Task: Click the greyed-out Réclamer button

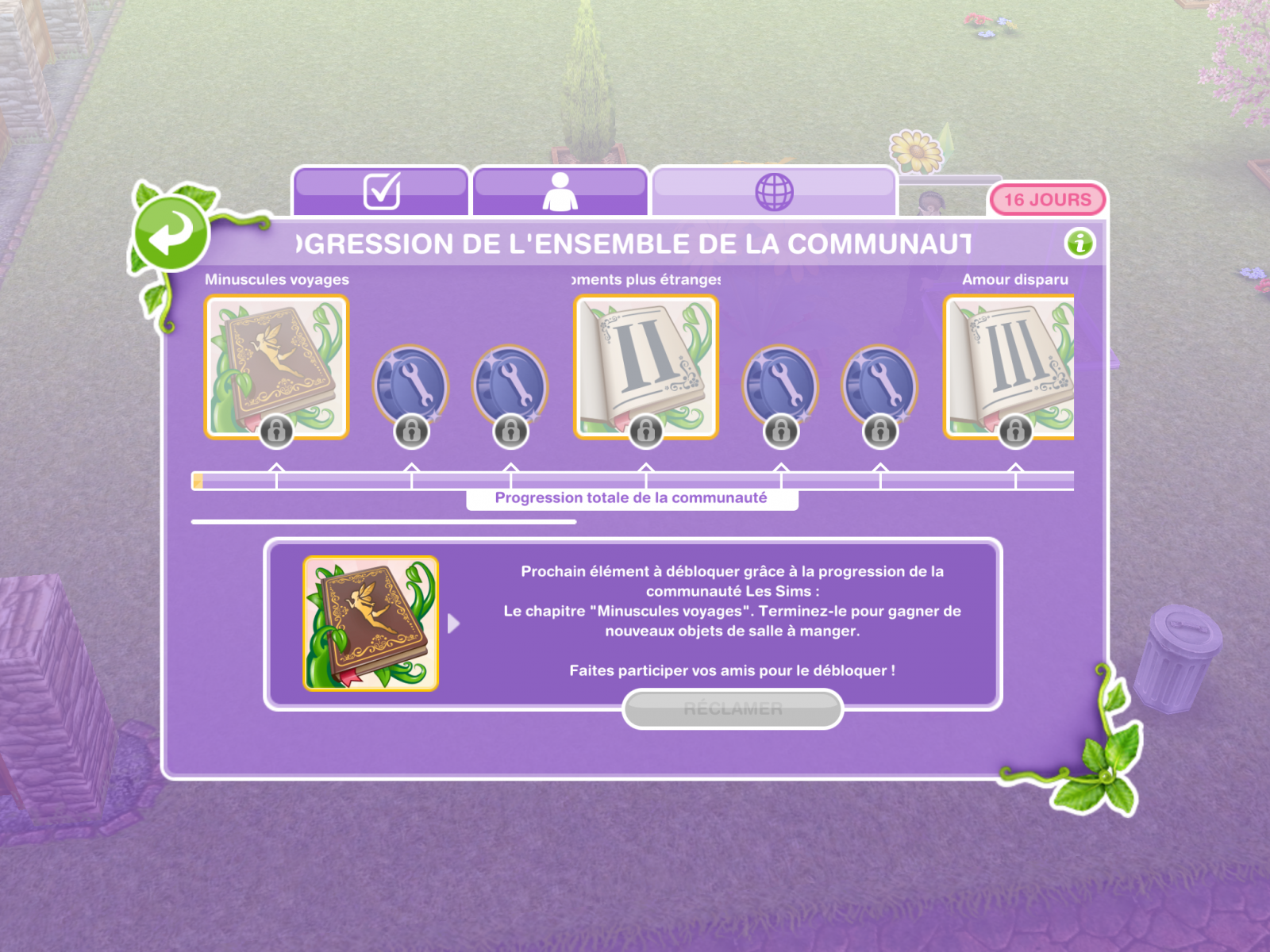Action: 732,708
